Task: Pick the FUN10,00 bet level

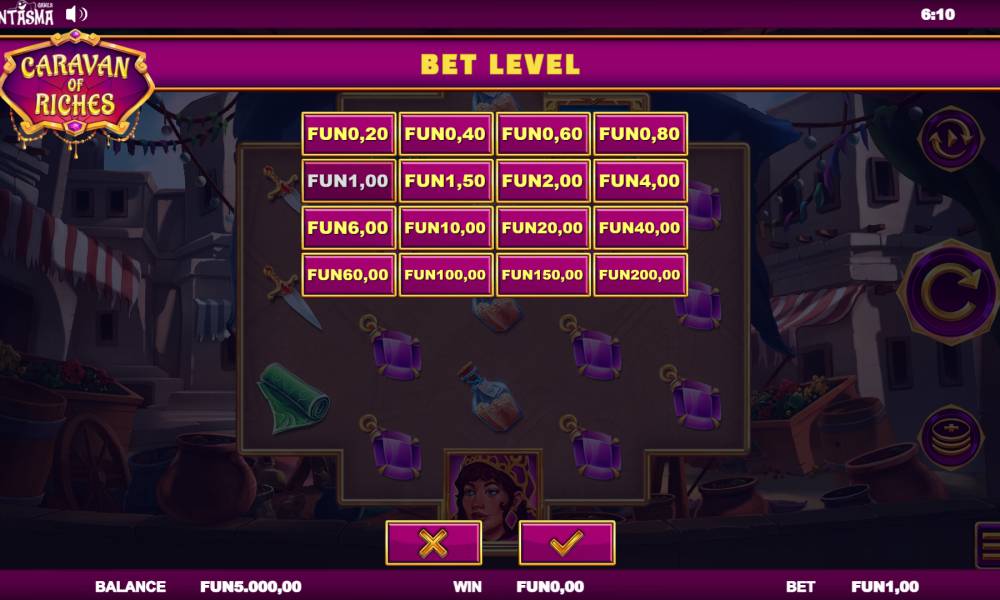Action: tap(445, 228)
